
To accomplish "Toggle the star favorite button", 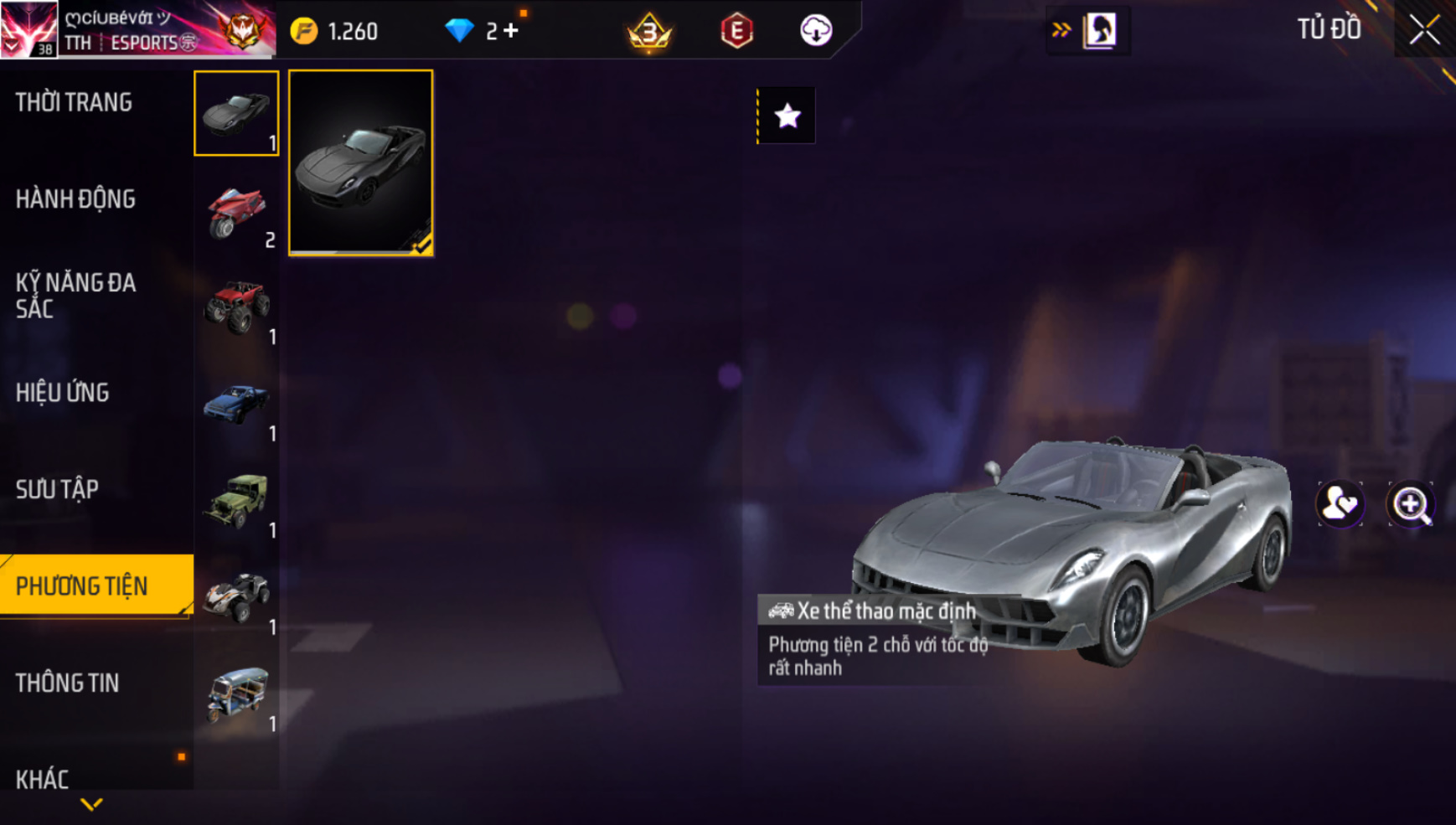I will click(787, 116).
